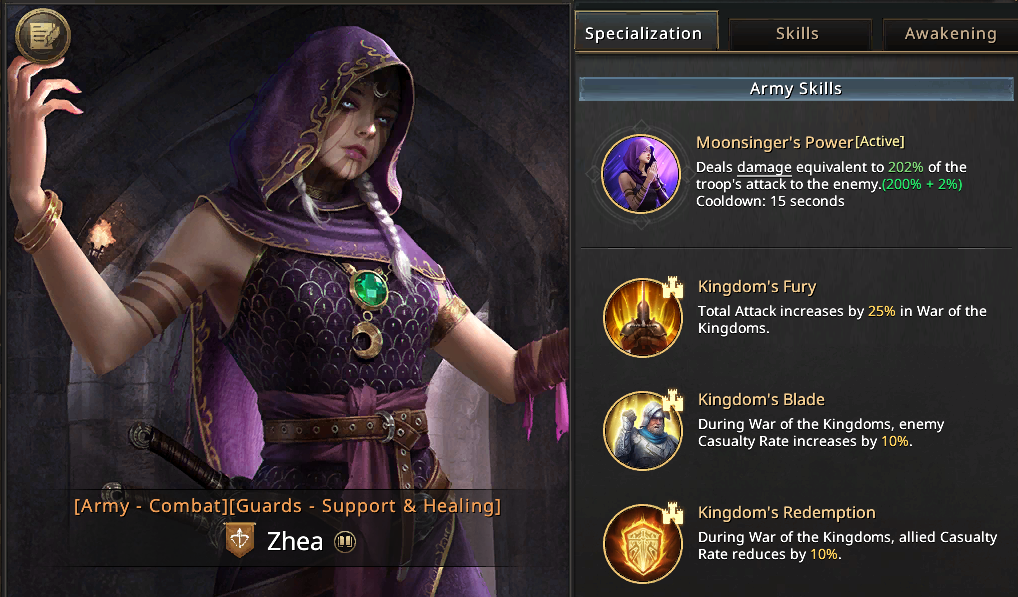Image resolution: width=1018 pixels, height=597 pixels.
Task: Show the Awakening tab
Action: 950,33
